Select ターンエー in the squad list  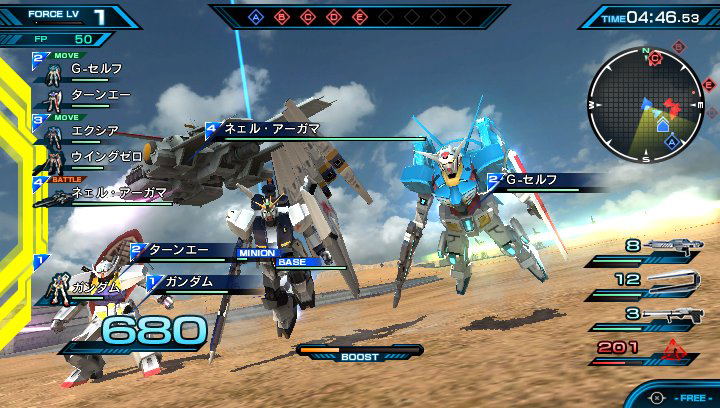96,94
